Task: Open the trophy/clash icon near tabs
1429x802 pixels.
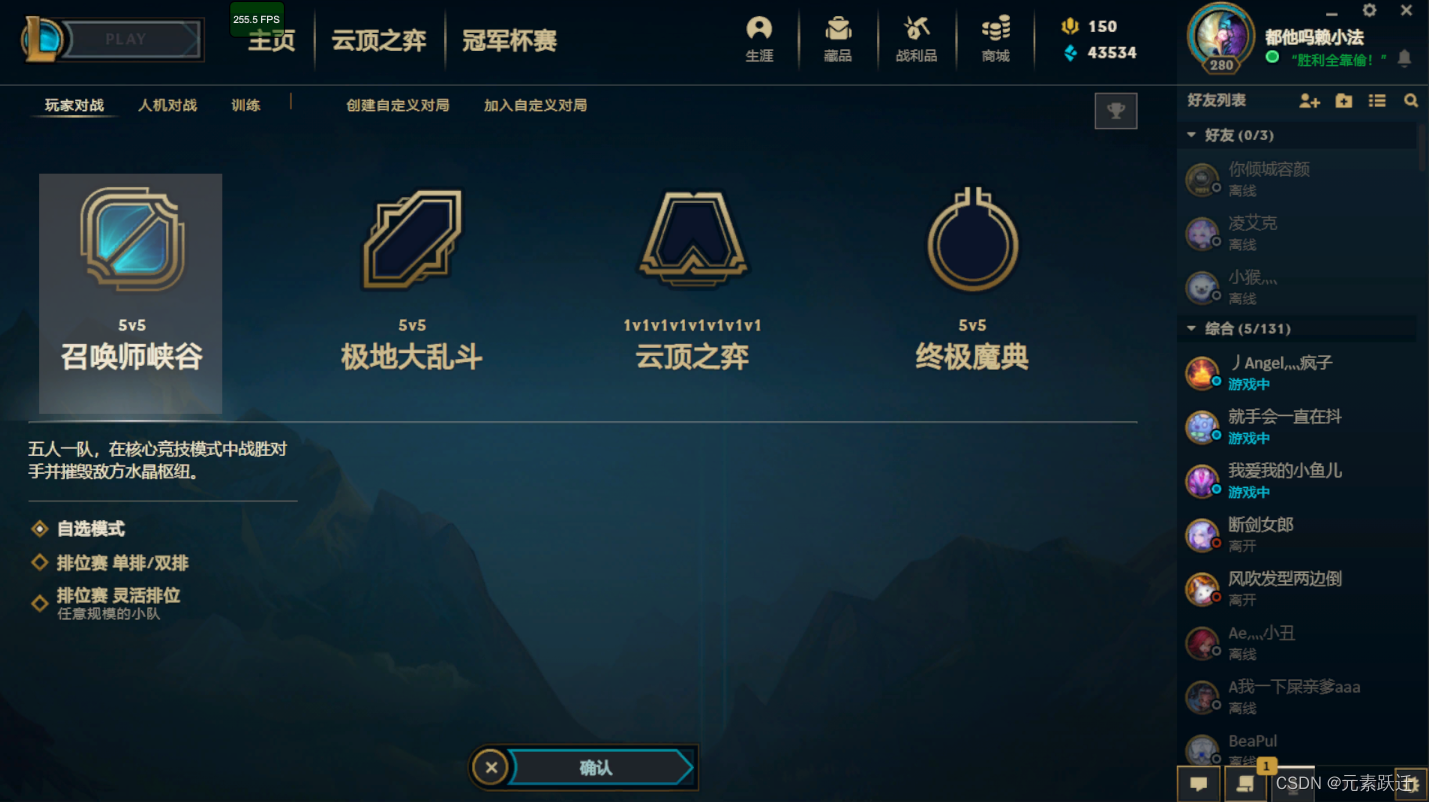Action: tap(1116, 110)
